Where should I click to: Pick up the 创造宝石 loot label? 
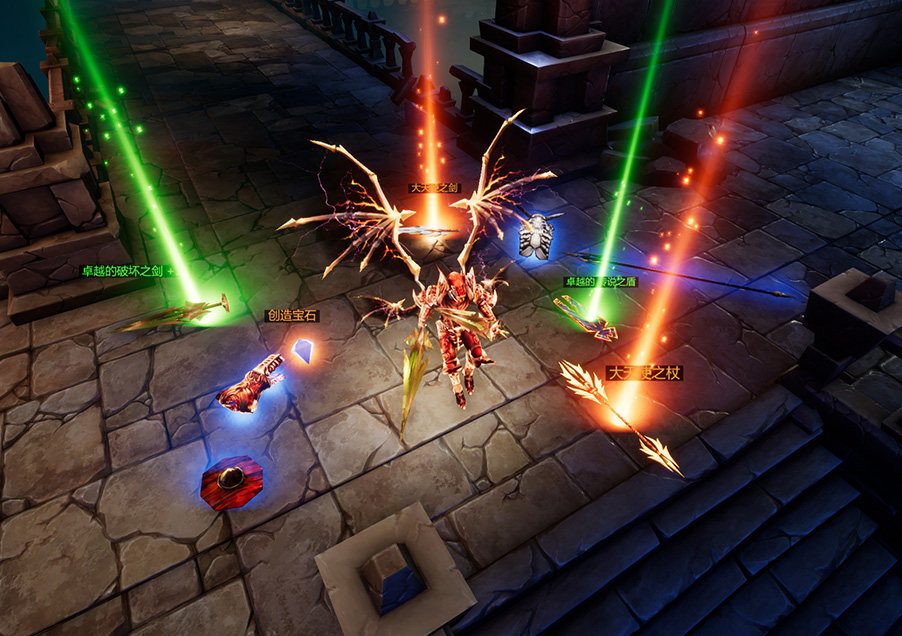292,315
